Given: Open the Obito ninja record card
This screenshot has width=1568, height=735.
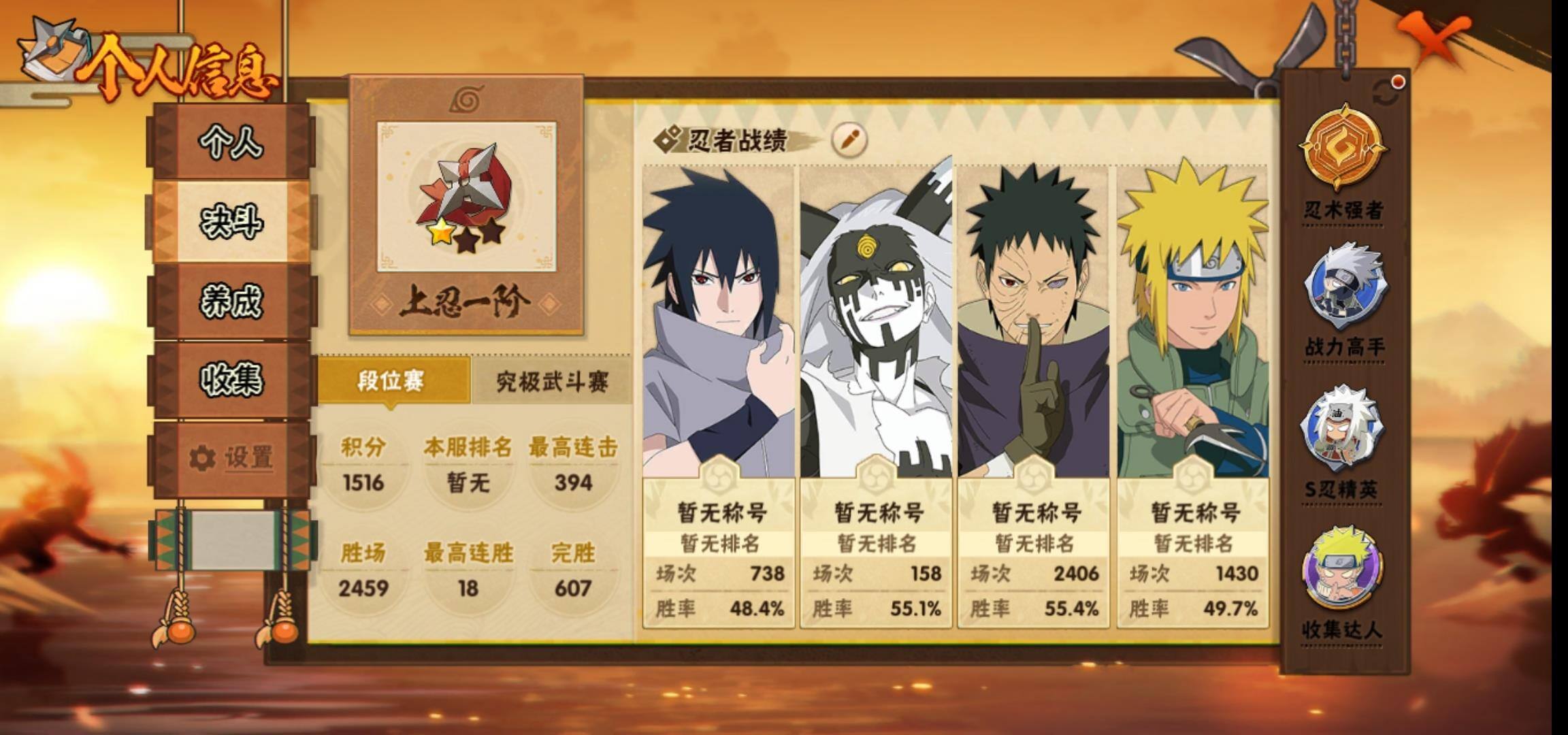Looking at the screenshot, I should pyautogui.click(x=1034, y=395).
